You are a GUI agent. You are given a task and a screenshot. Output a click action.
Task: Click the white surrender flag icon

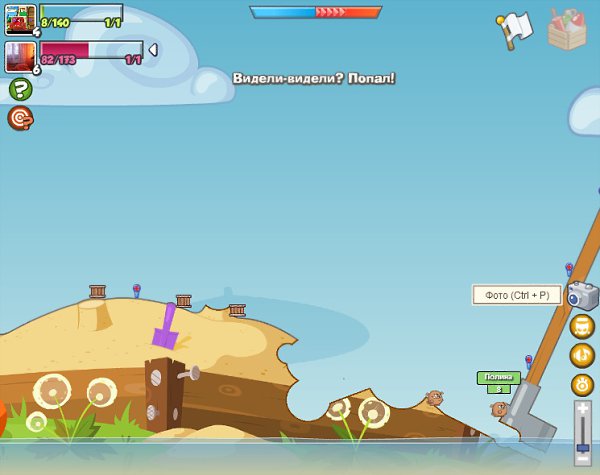point(513,29)
